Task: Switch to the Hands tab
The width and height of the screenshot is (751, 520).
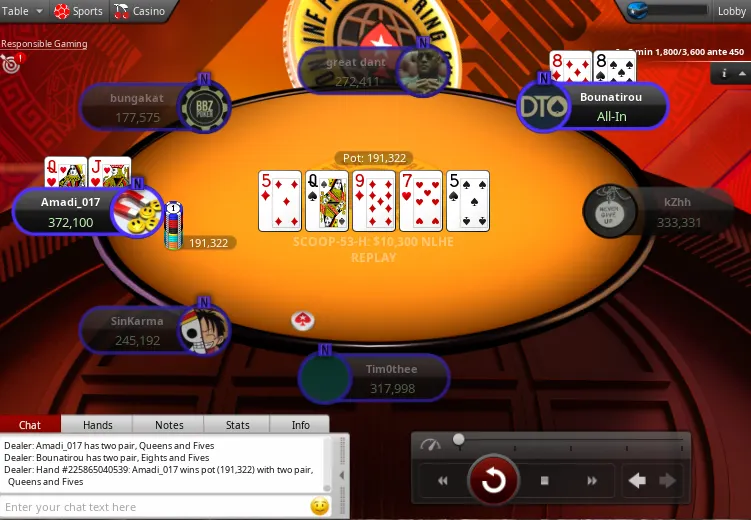Action: click(97, 425)
